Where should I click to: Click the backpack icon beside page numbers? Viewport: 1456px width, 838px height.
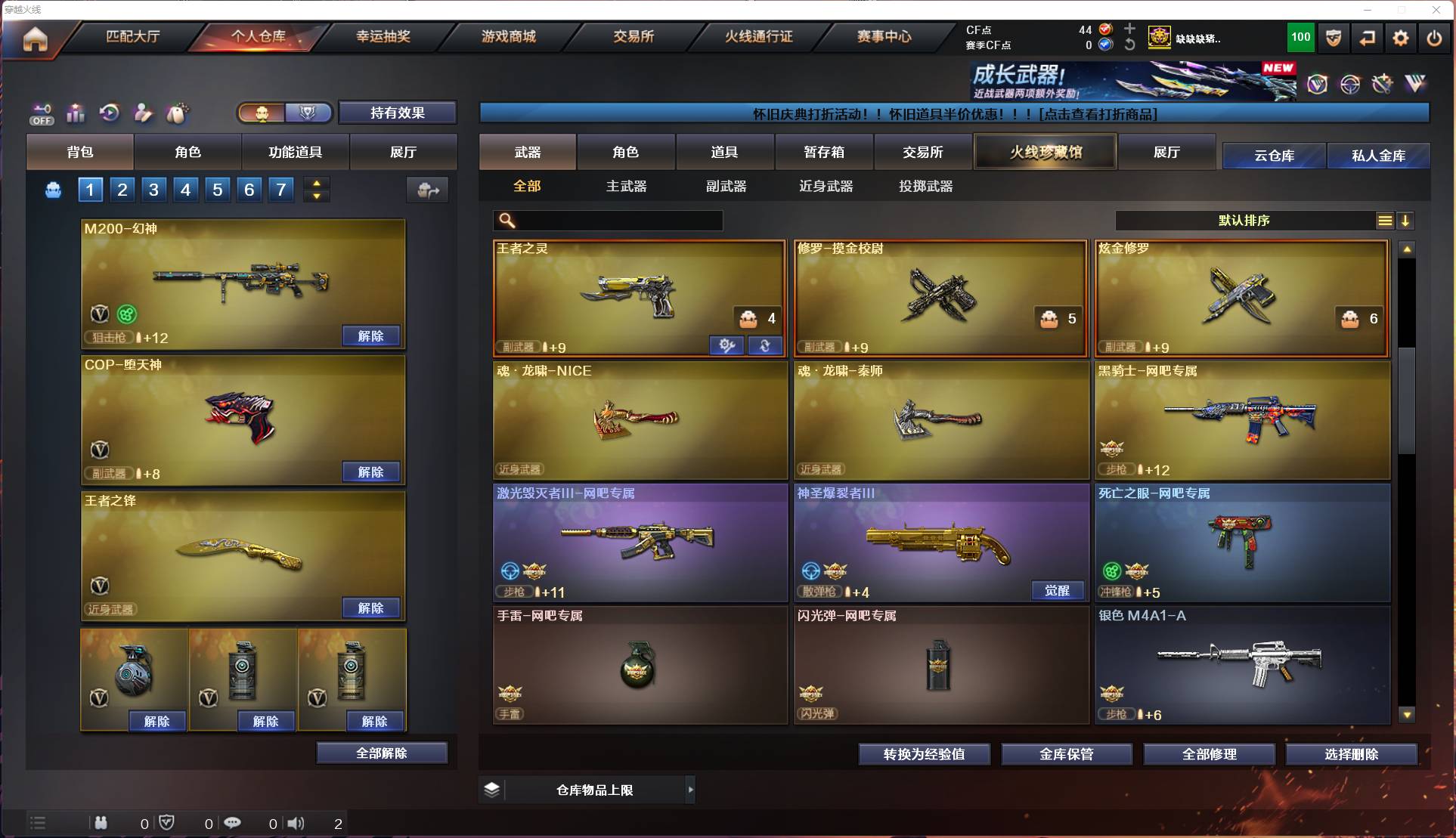[52, 190]
